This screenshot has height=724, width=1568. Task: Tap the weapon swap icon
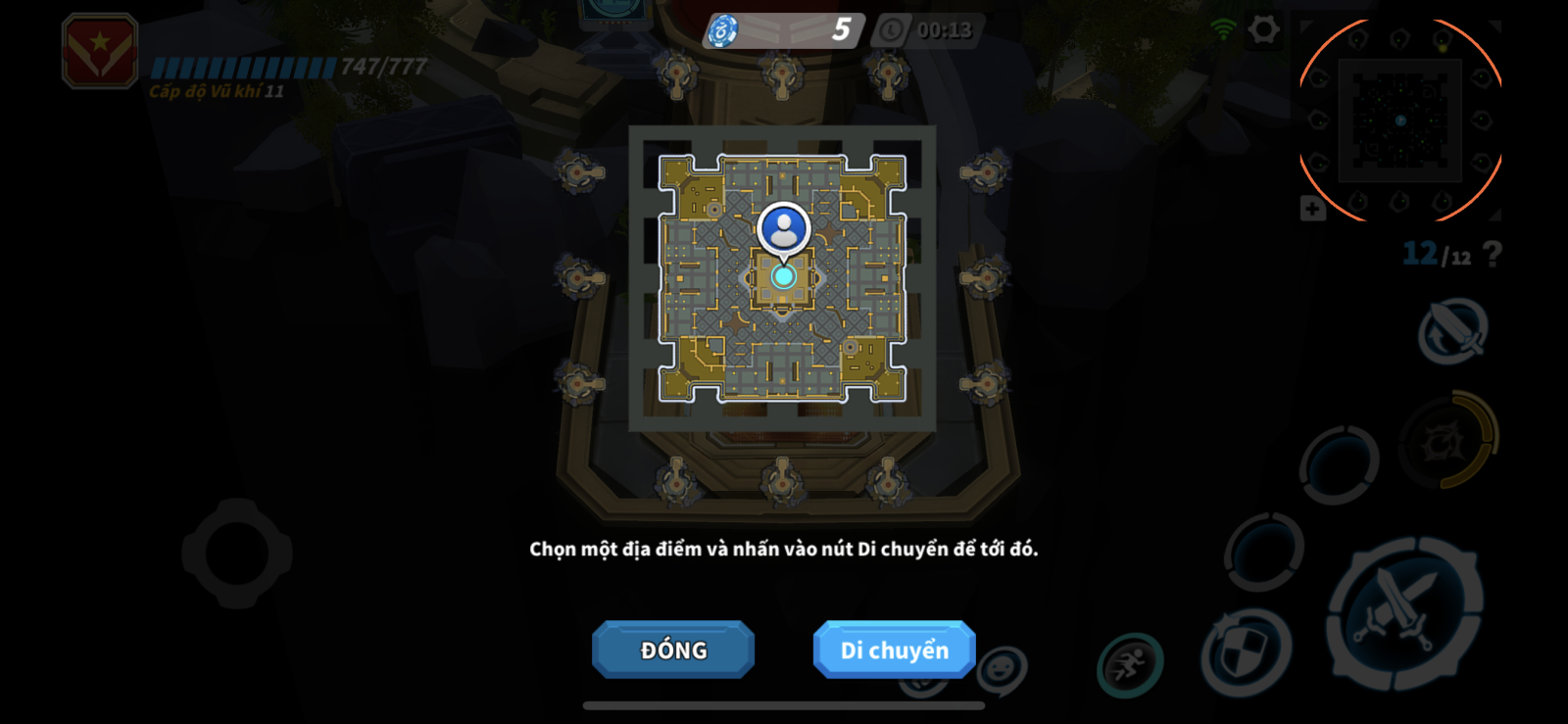click(1453, 332)
